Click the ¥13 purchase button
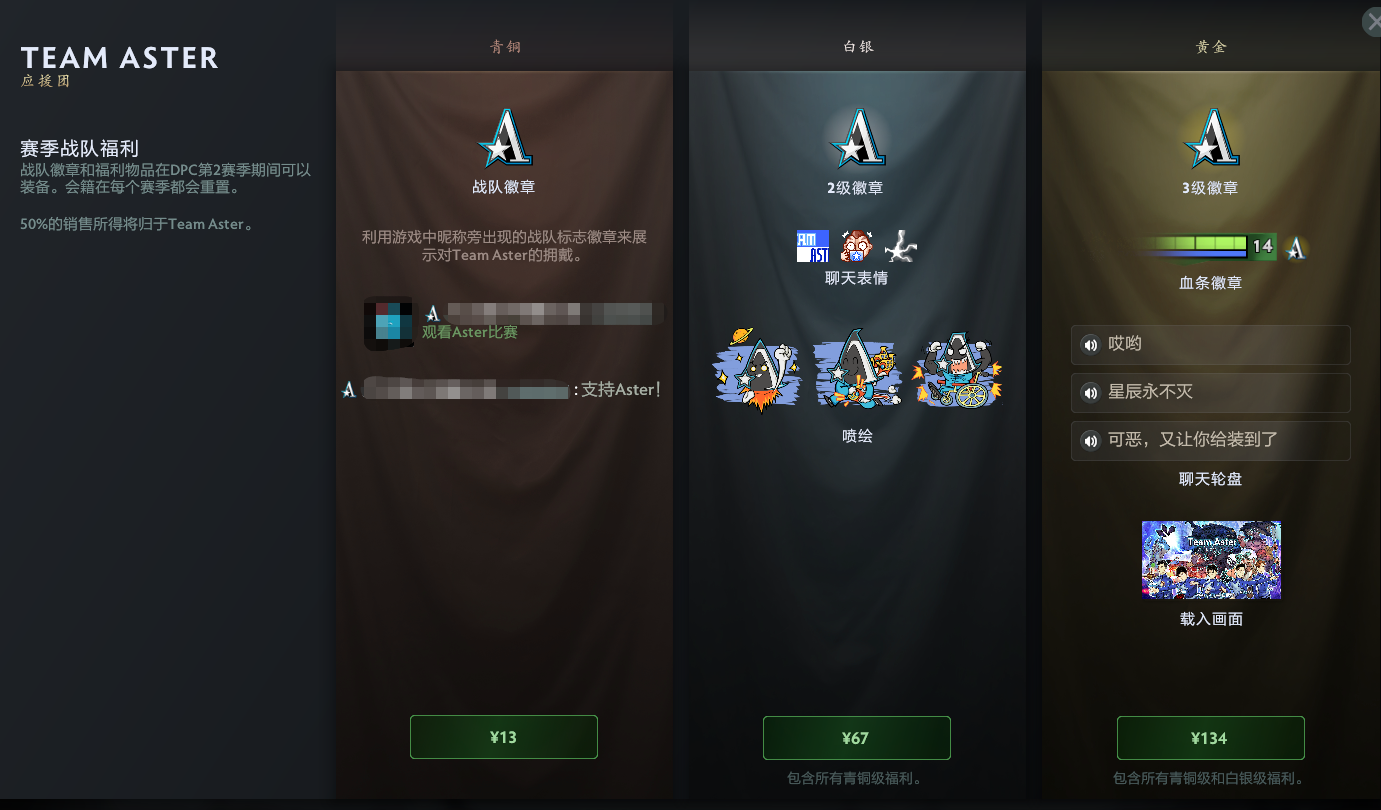 pyautogui.click(x=503, y=737)
